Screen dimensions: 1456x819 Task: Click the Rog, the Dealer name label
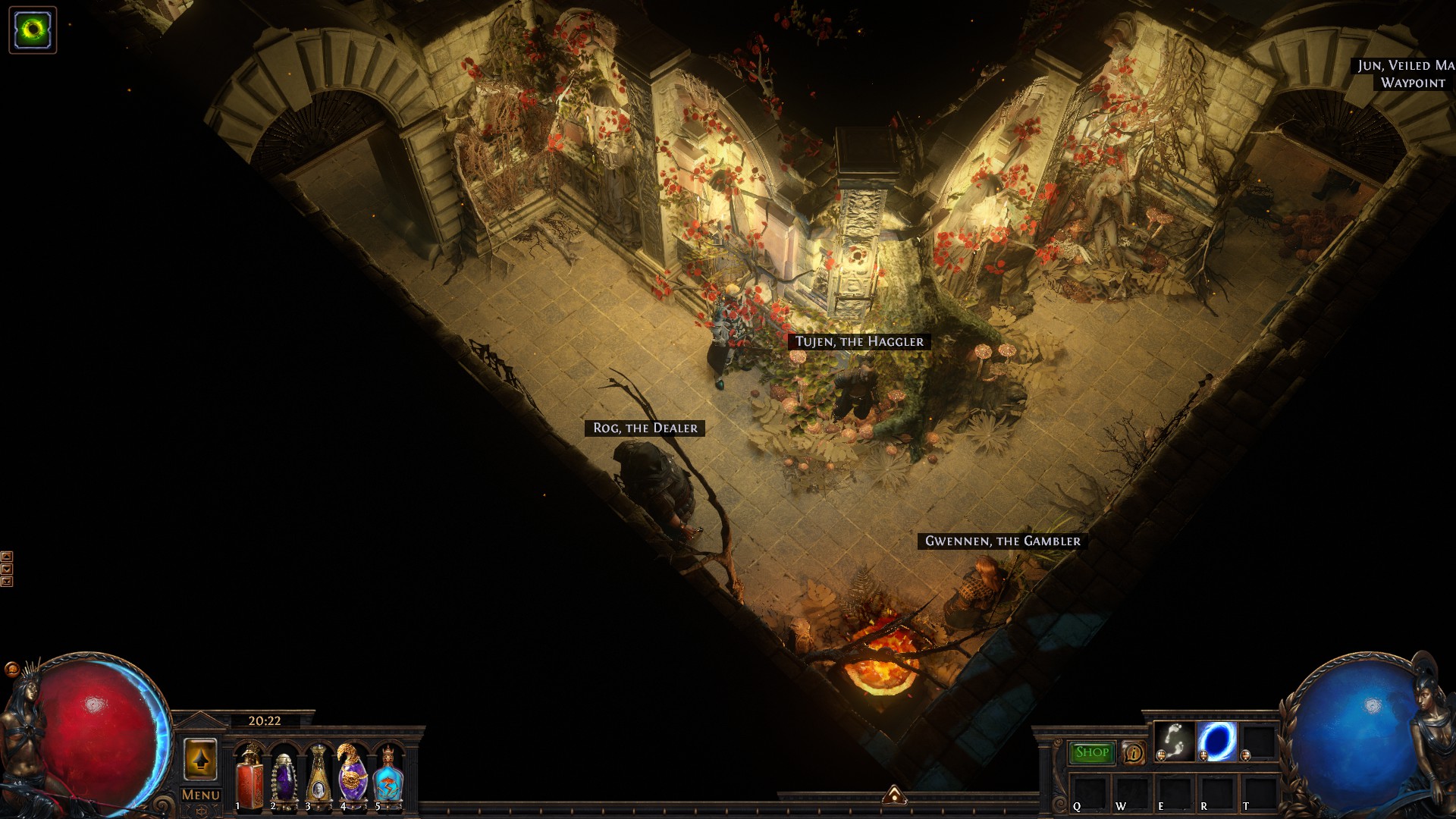[x=645, y=428]
